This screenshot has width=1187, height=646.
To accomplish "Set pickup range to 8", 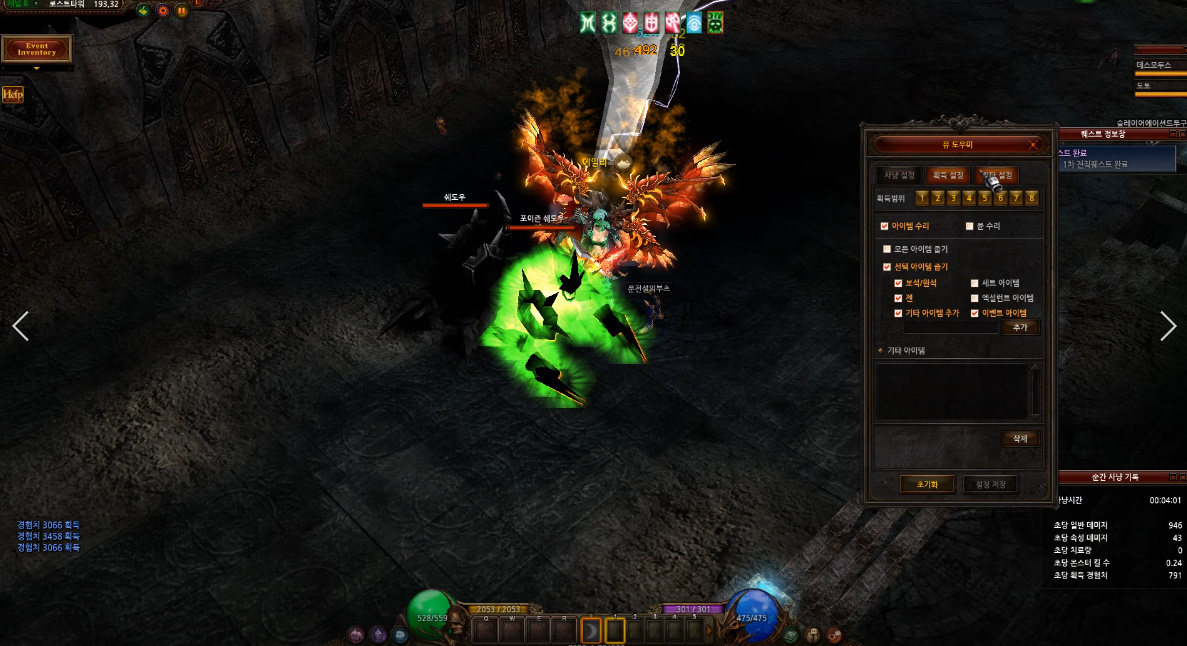I will click(x=1031, y=198).
